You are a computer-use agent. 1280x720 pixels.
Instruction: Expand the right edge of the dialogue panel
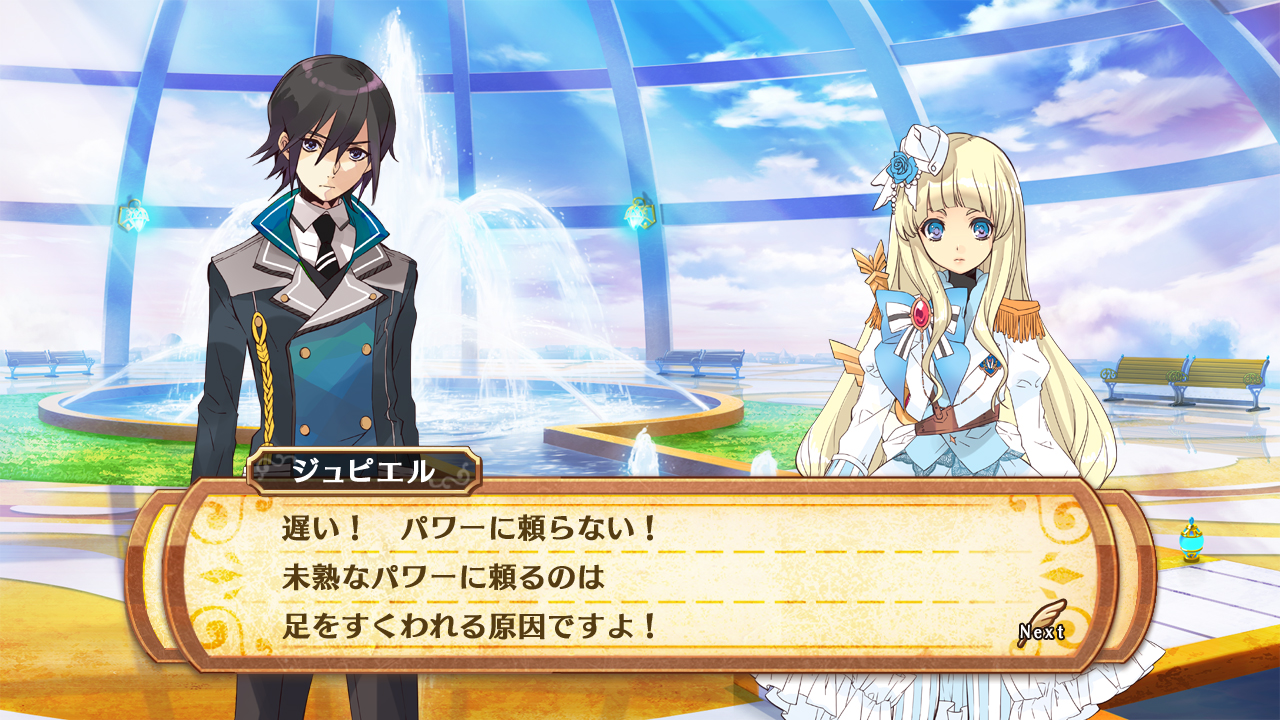[x=1115, y=575]
